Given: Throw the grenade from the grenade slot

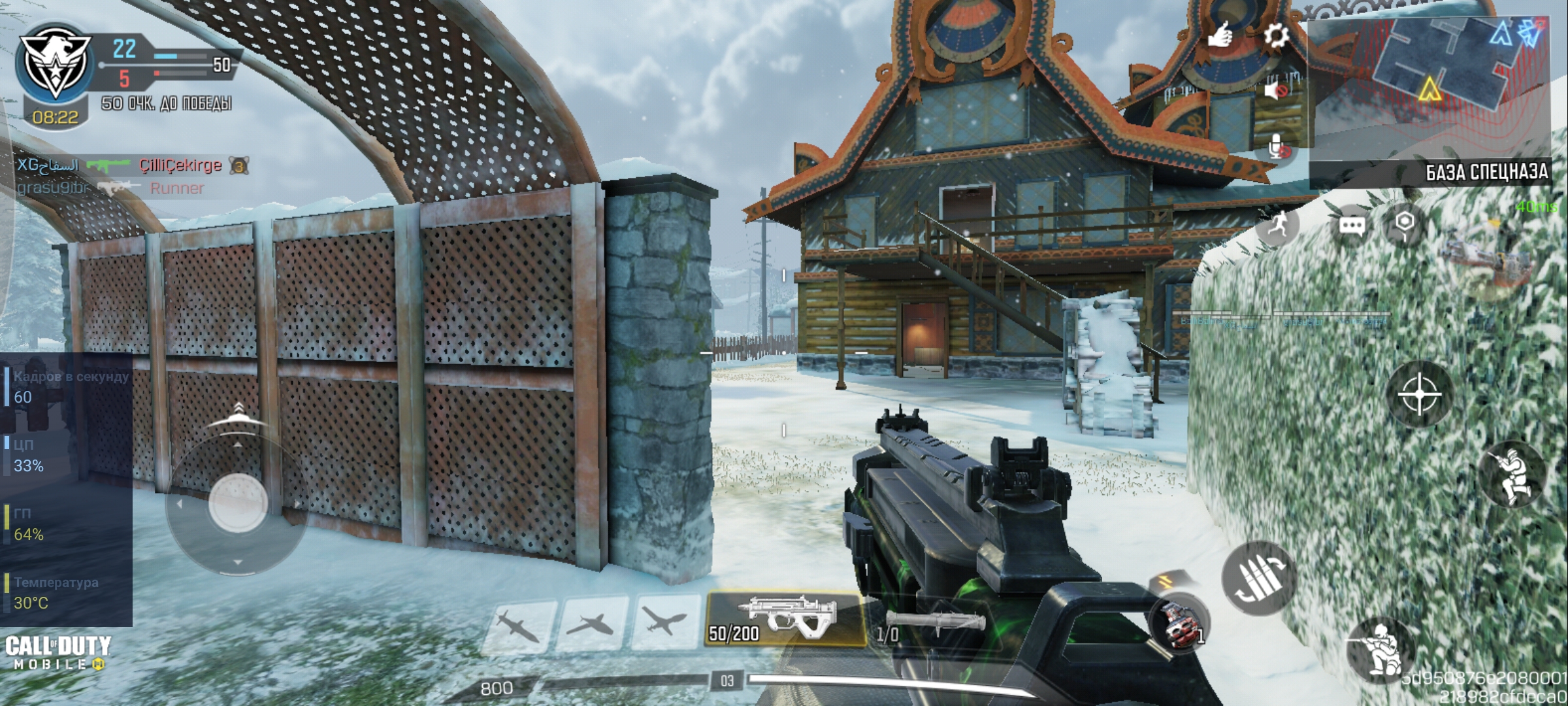Looking at the screenshot, I should click(x=1180, y=623).
